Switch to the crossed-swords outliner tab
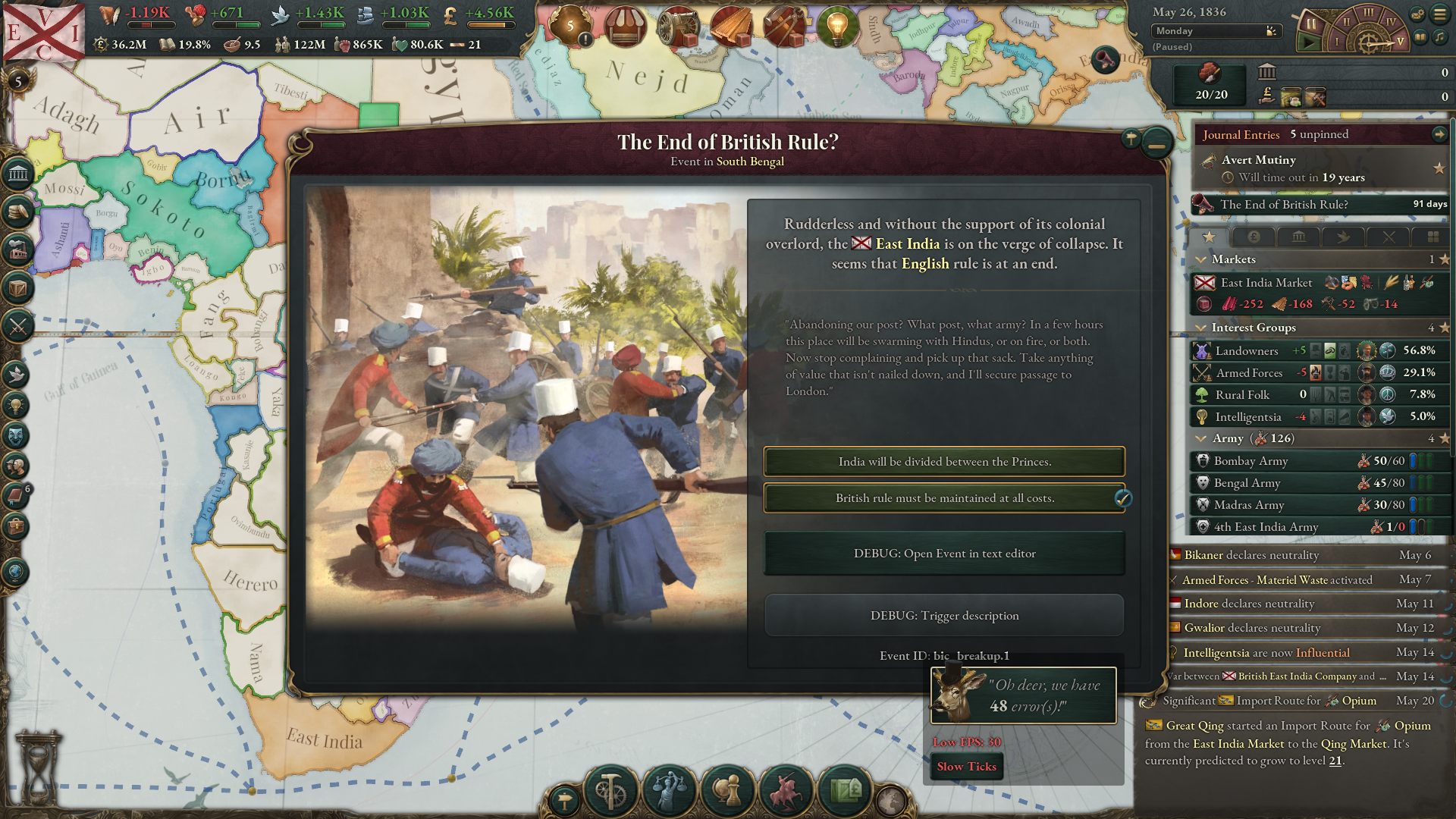Screen dimensions: 1456x819 [1389, 237]
